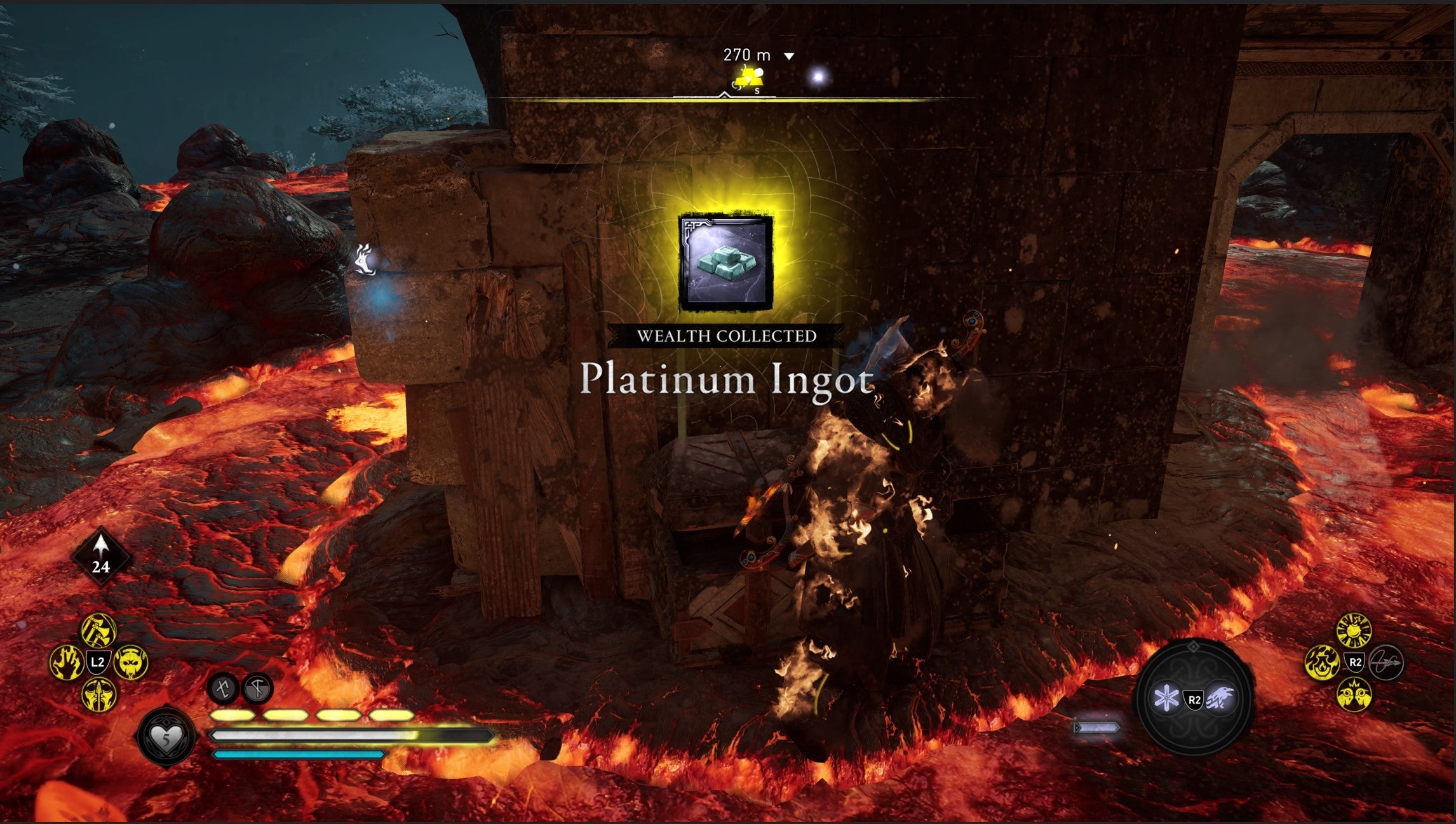Select the grey arrow ability icon beside R2

(x=1385, y=664)
